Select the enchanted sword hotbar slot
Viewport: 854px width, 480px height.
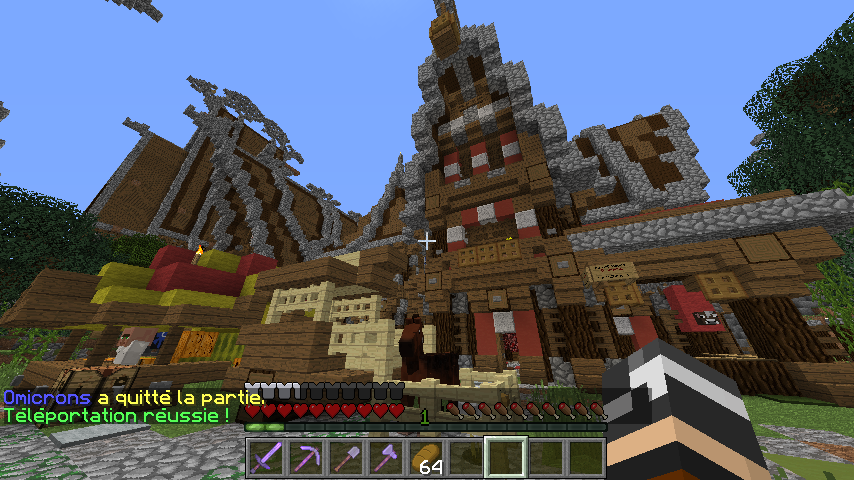(266, 457)
